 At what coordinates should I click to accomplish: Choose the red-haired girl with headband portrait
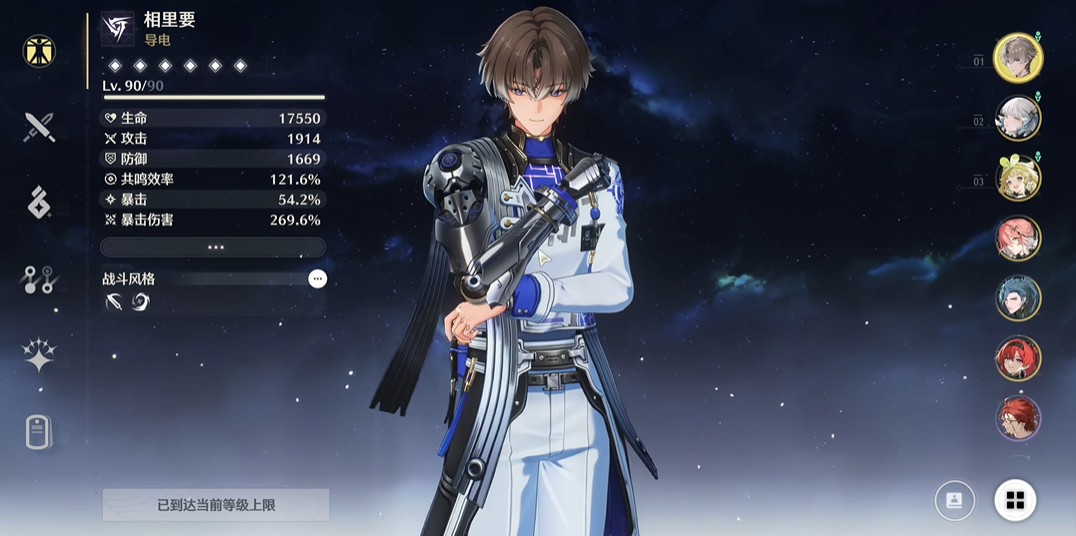coord(1018,358)
